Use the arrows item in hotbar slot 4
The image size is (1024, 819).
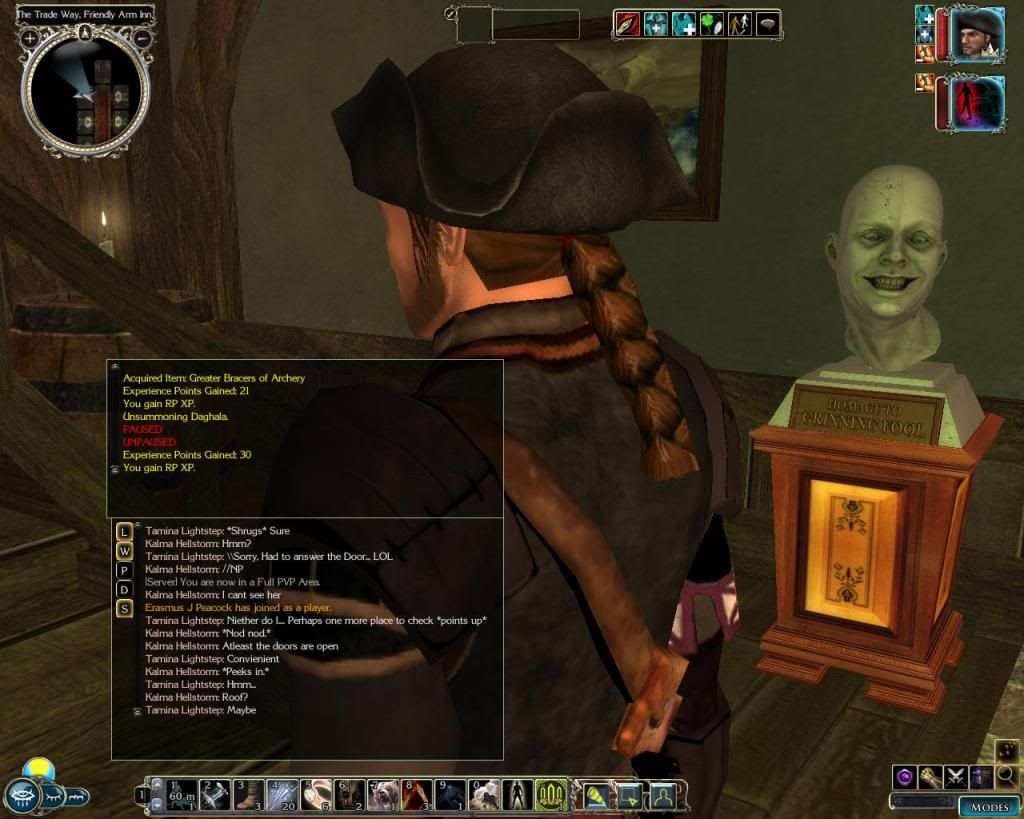click(x=282, y=795)
